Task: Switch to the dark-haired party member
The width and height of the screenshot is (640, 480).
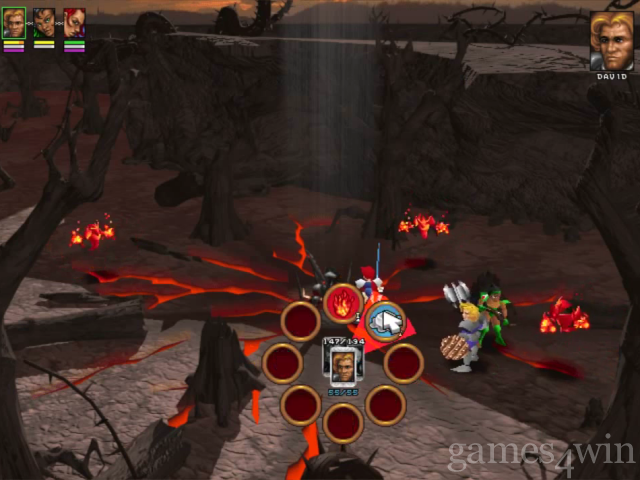Action: (44, 23)
